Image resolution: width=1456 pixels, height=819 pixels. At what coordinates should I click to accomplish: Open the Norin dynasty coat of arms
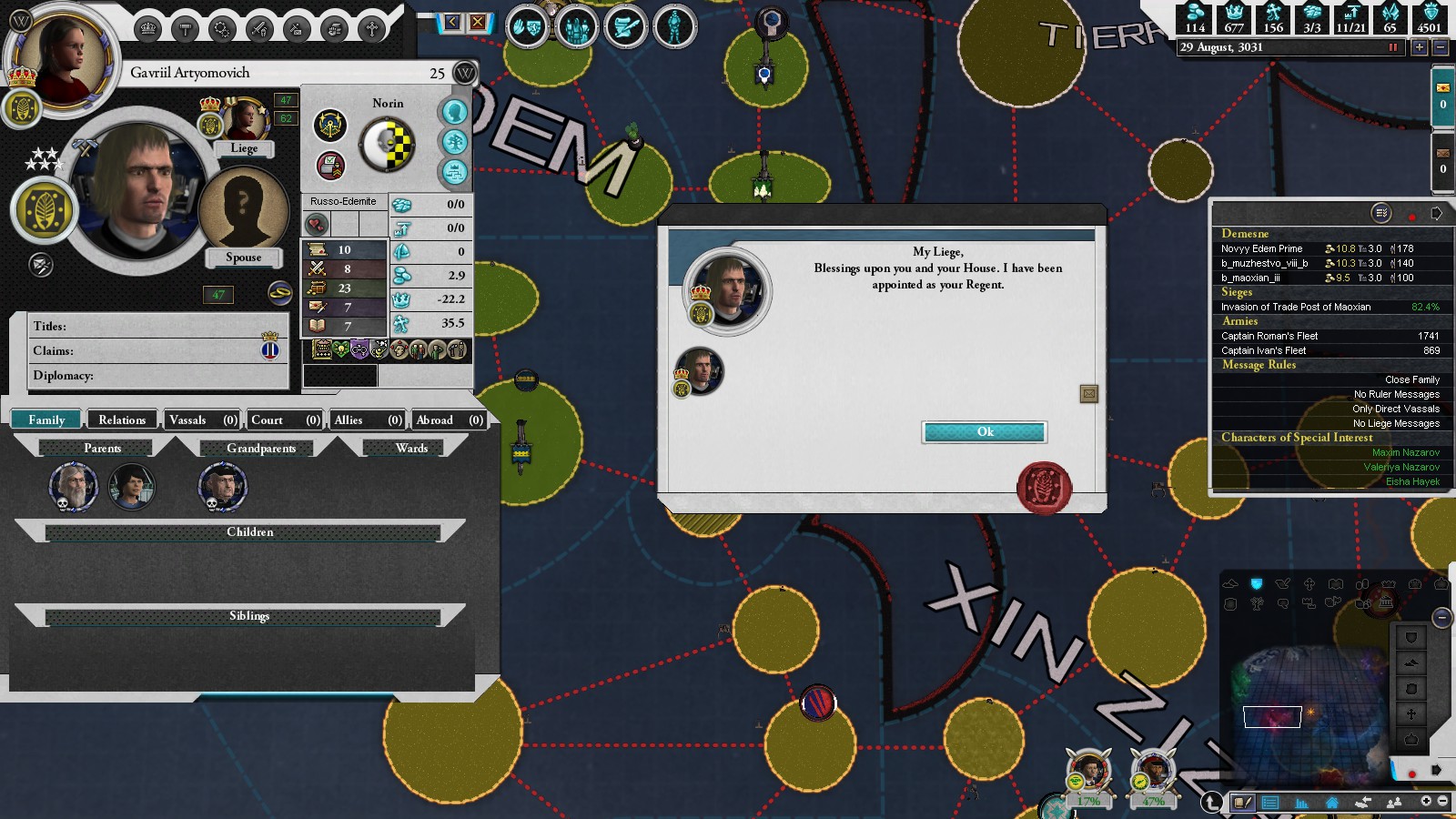pyautogui.click(x=388, y=146)
